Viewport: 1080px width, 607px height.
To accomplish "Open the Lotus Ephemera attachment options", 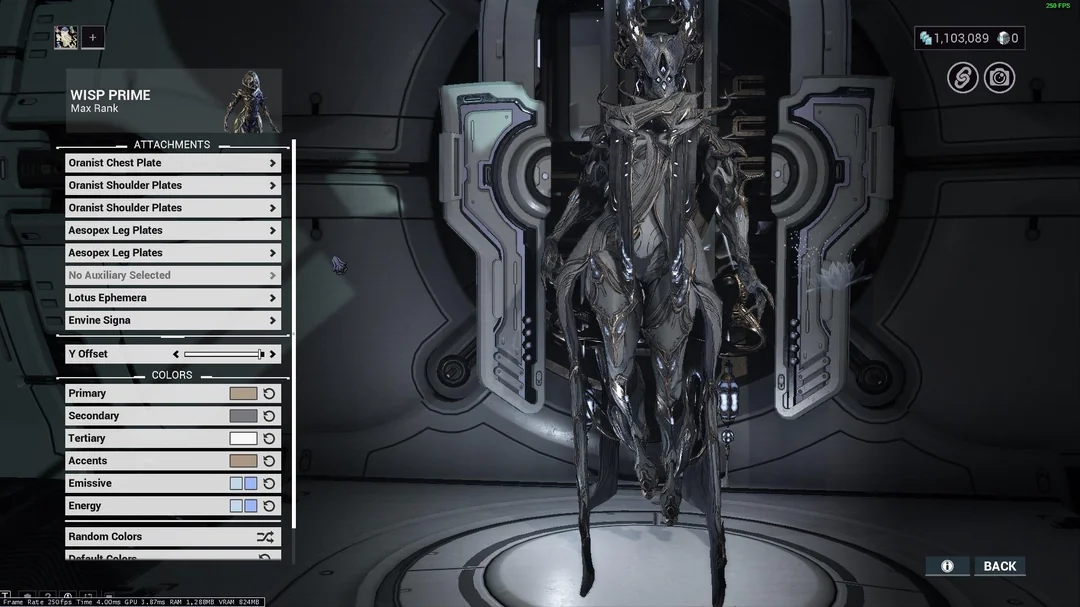I will (x=172, y=298).
